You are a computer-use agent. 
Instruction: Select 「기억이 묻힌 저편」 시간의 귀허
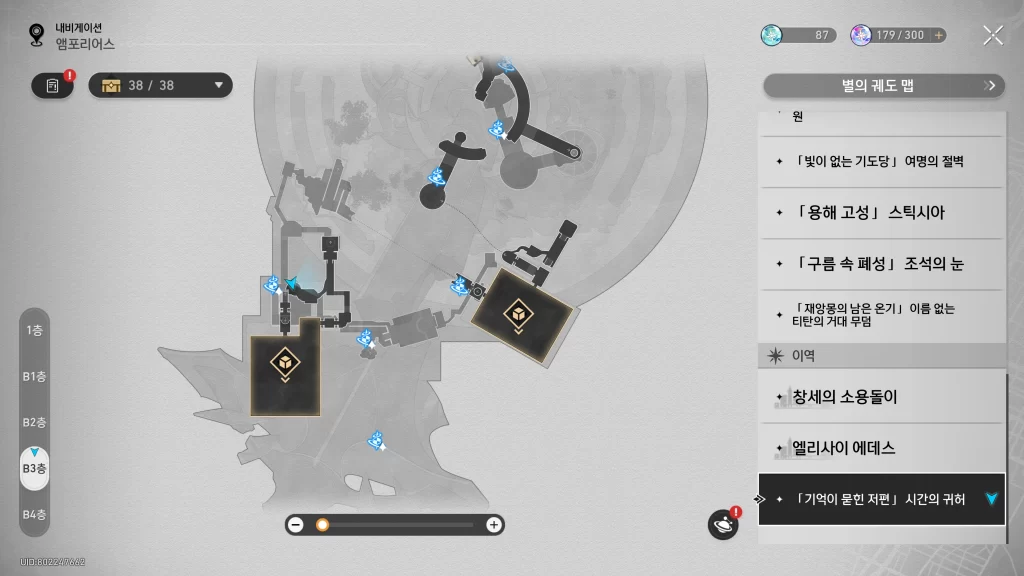click(880, 499)
